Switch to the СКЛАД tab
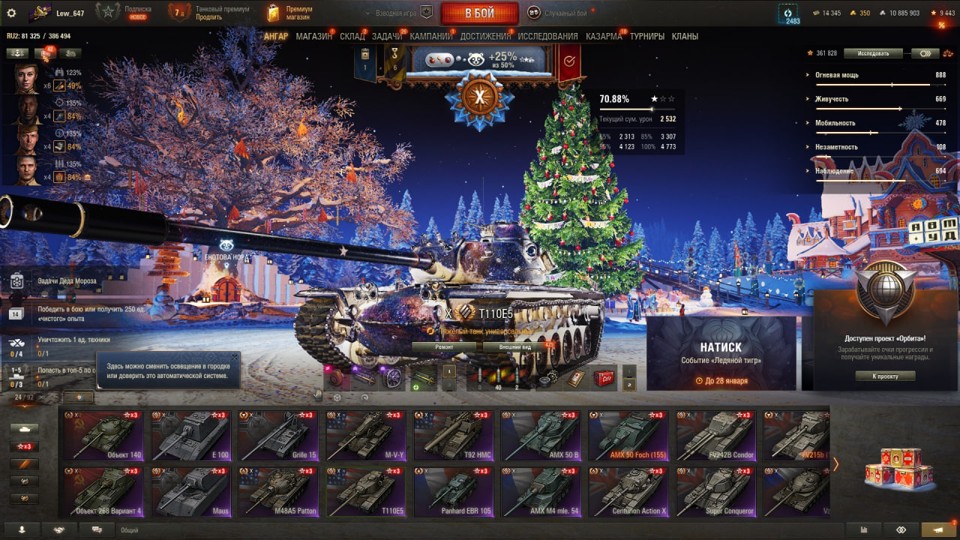This screenshot has height=540, width=960. click(x=352, y=37)
